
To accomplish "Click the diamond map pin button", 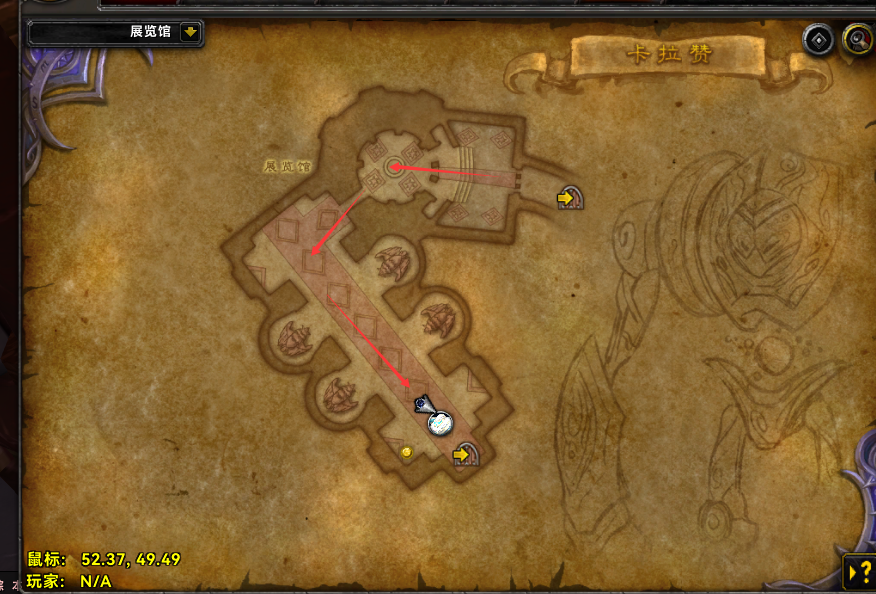I will 819,40.
